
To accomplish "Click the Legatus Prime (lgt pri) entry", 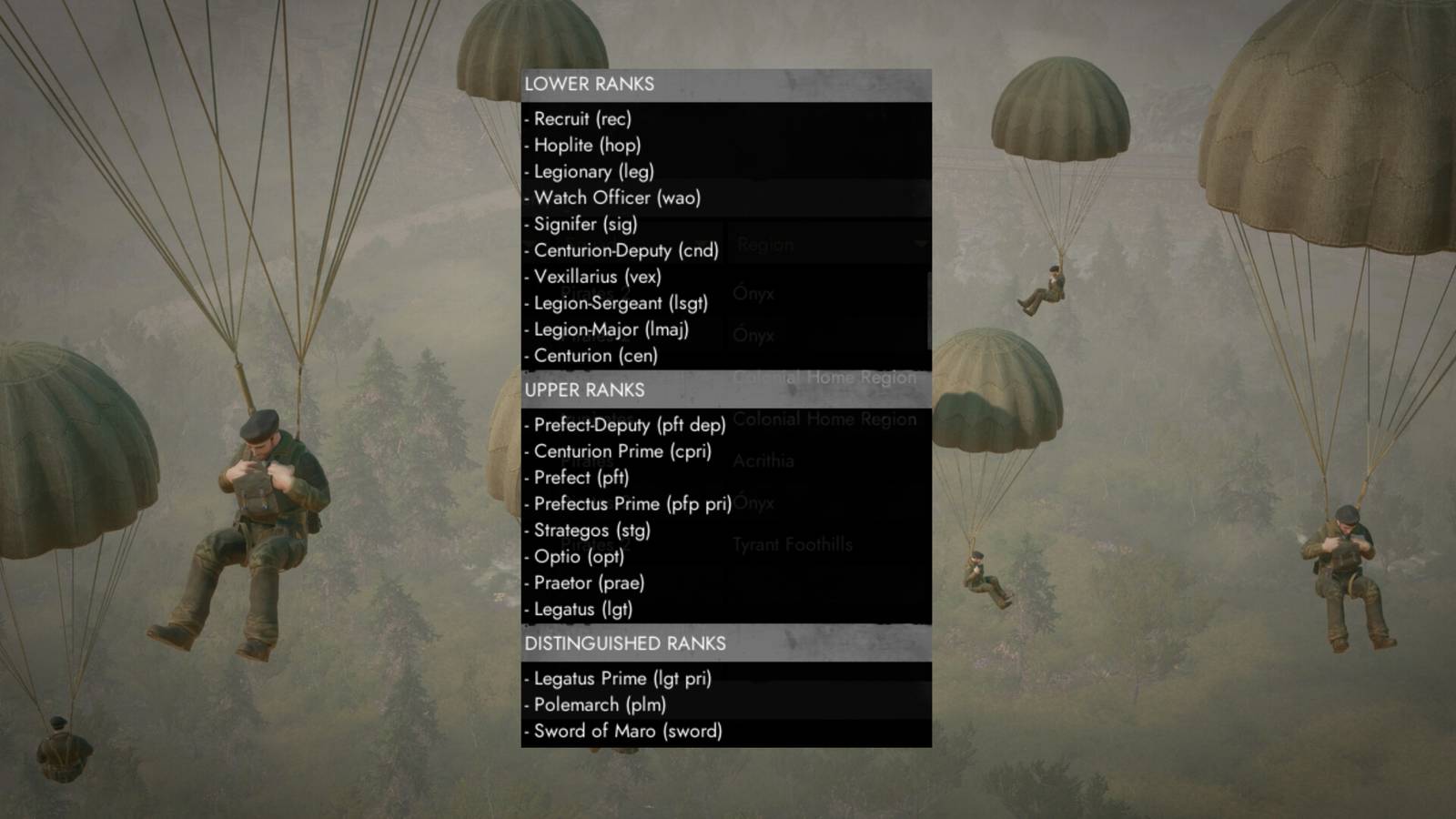I will pyautogui.click(x=619, y=679).
